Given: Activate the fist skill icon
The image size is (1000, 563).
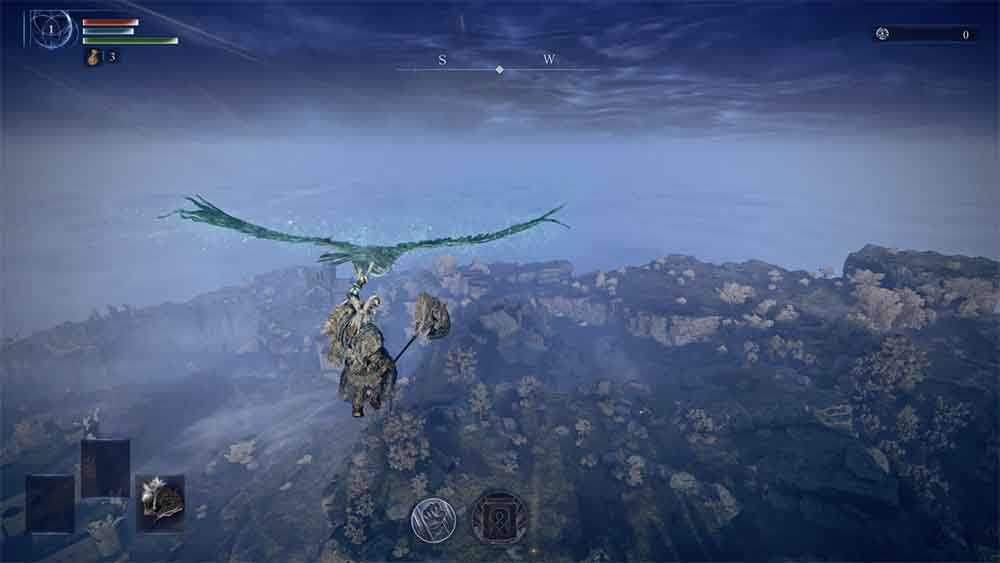Looking at the screenshot, I should tap(434, 519).
